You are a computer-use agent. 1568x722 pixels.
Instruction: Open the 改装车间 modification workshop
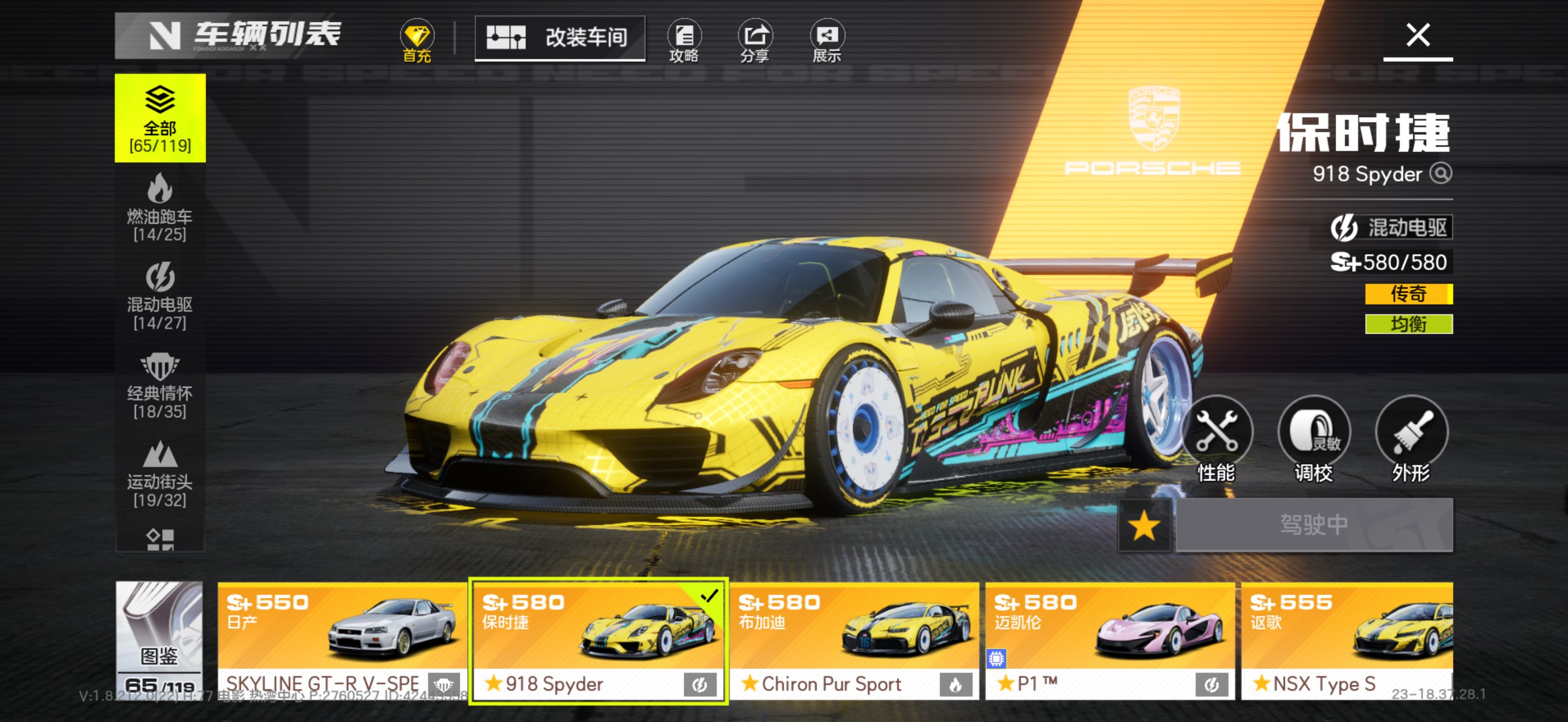click(559, 38)
